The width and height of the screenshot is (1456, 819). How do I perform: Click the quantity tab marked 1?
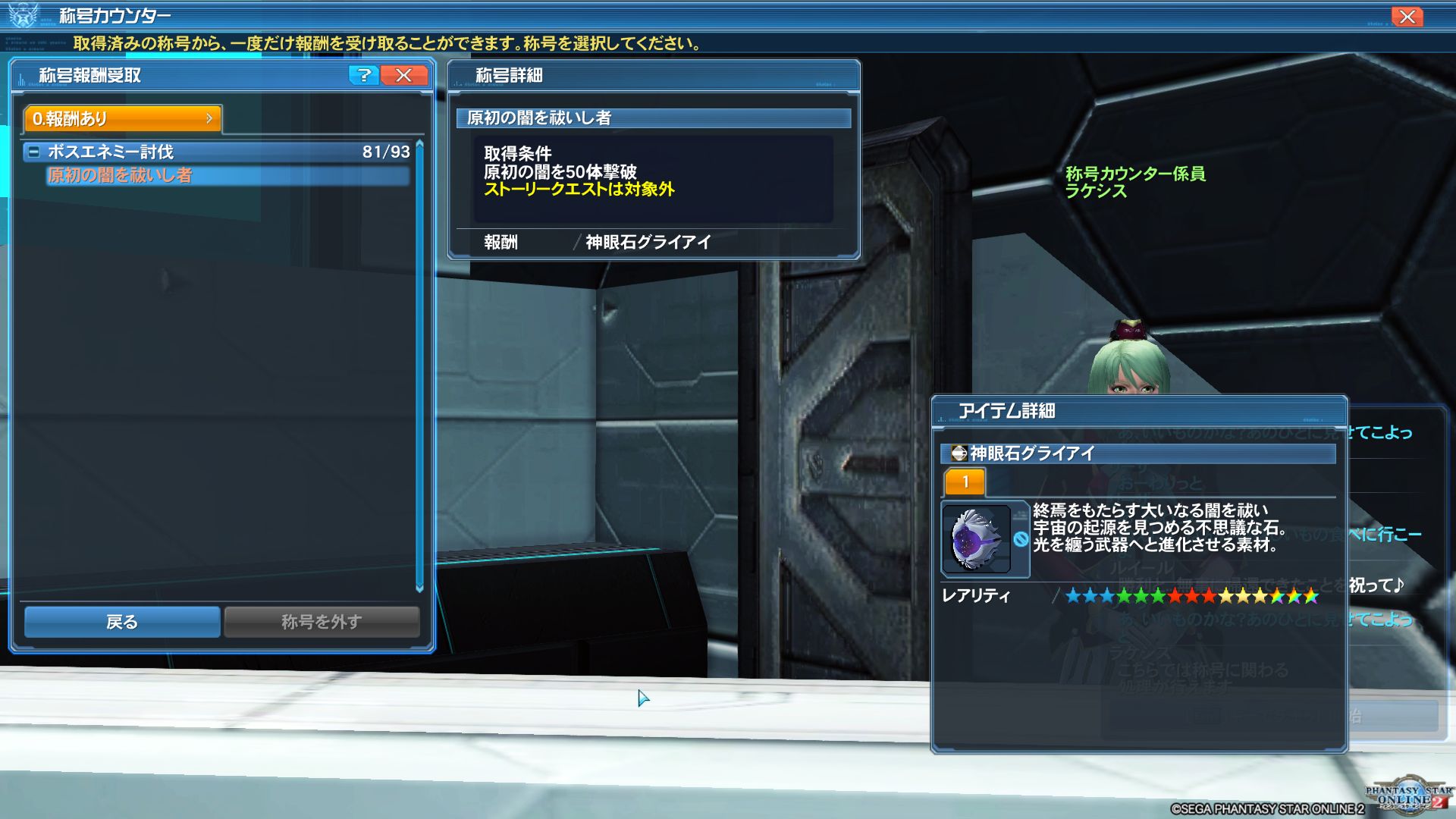pos(965,482)
